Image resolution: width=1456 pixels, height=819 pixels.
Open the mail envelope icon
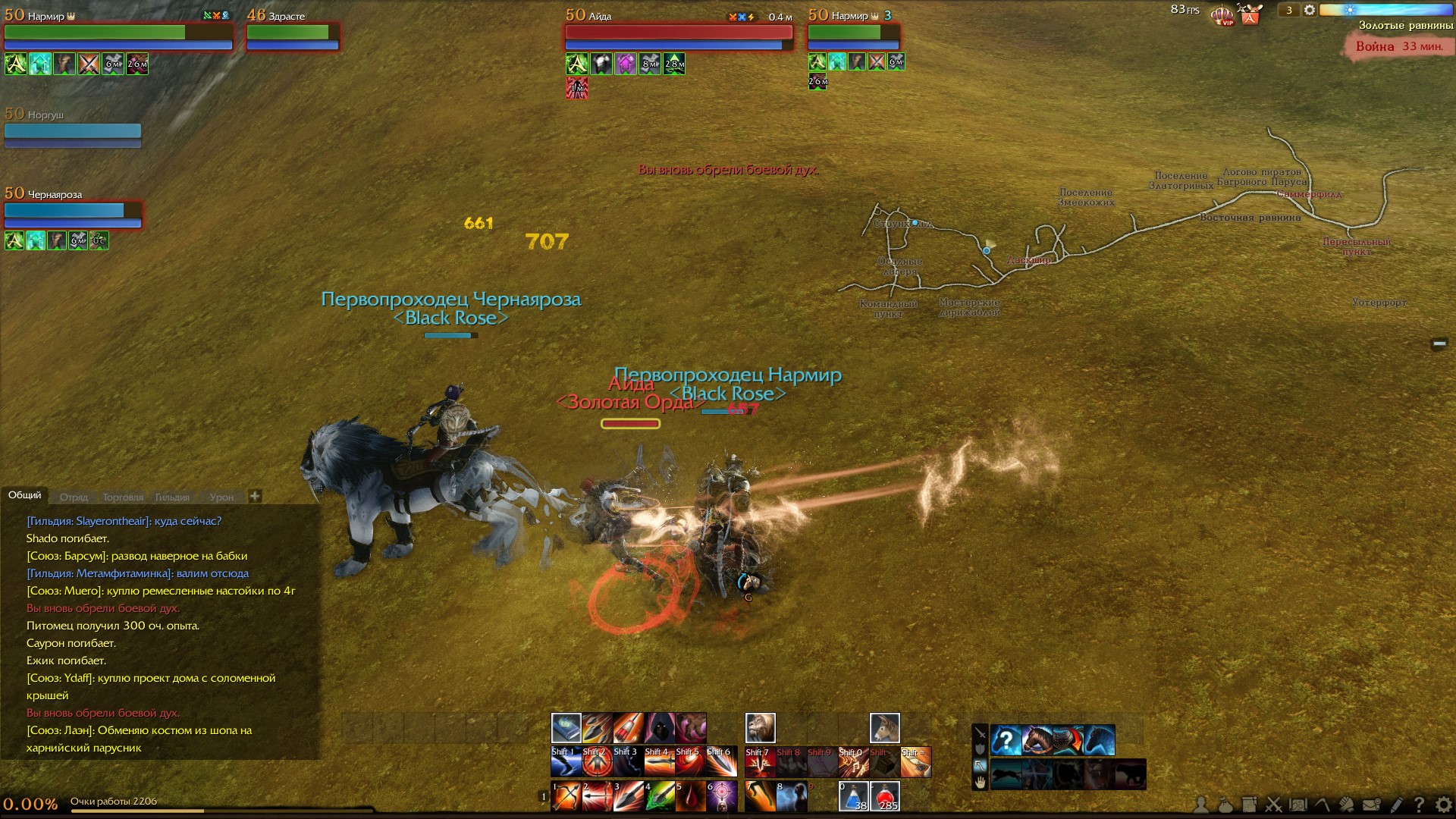click(1371, 805)
